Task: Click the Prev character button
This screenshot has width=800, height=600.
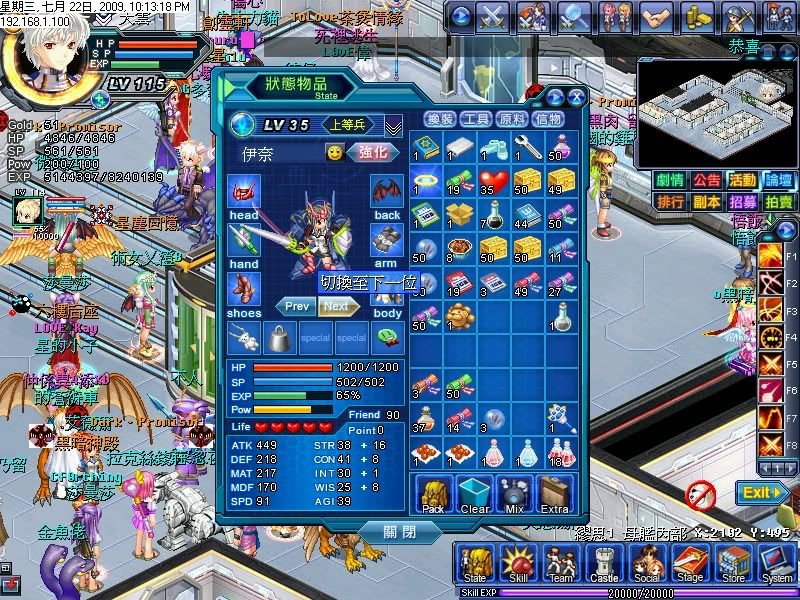Action: point(297,306)
